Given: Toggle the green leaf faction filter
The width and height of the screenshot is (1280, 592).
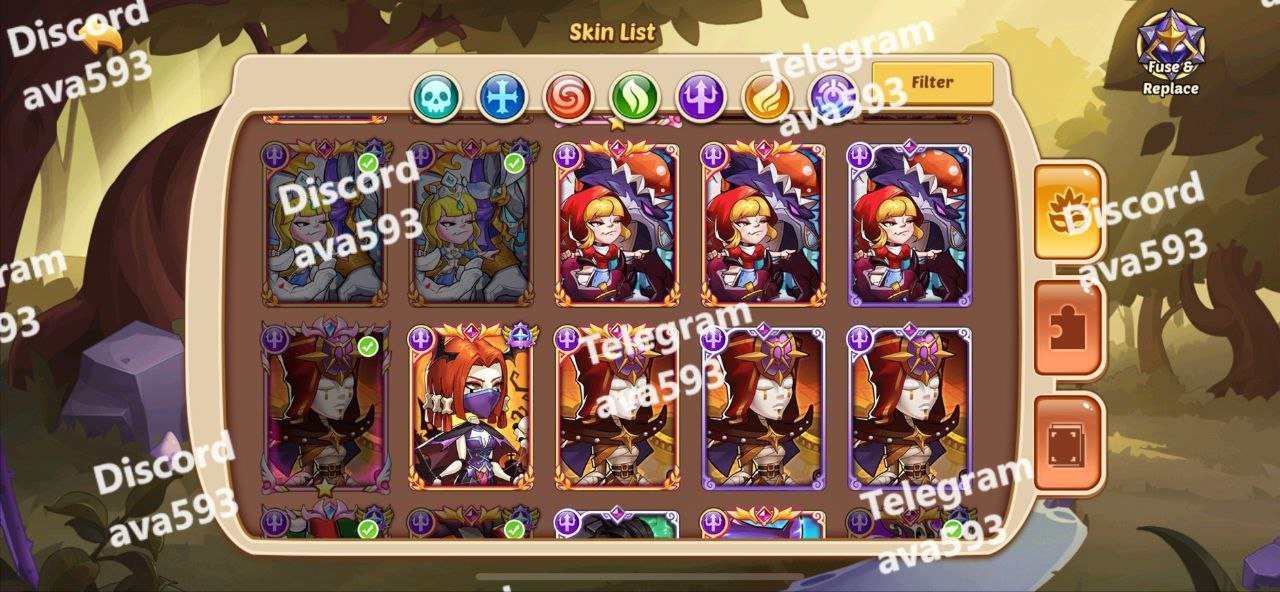Looking at the screenshot, I should (635, 97).
